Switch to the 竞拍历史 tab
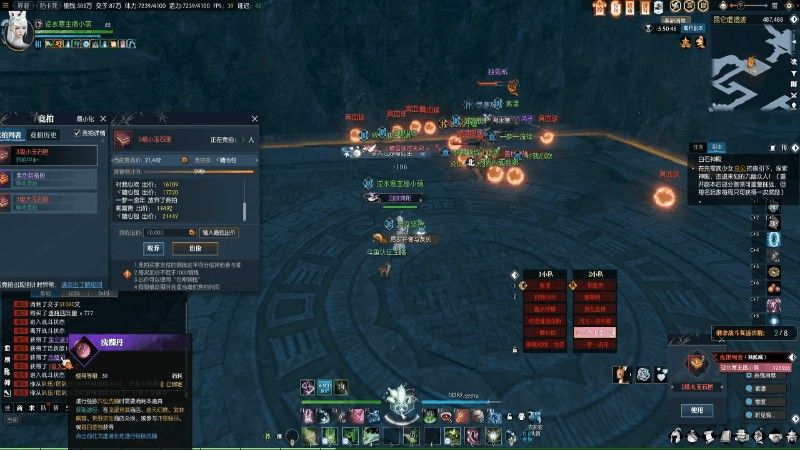This screenshot has width=800, height=450. tap(44, 133)
